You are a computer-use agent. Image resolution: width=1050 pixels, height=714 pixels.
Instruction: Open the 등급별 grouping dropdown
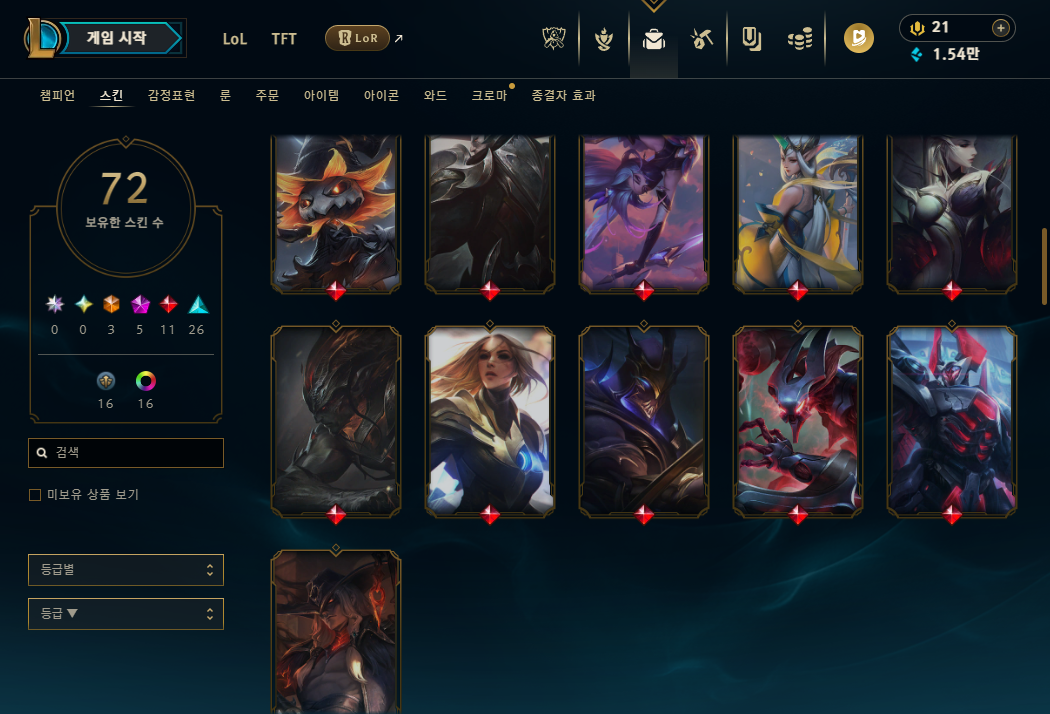click(x=126, y=570)
